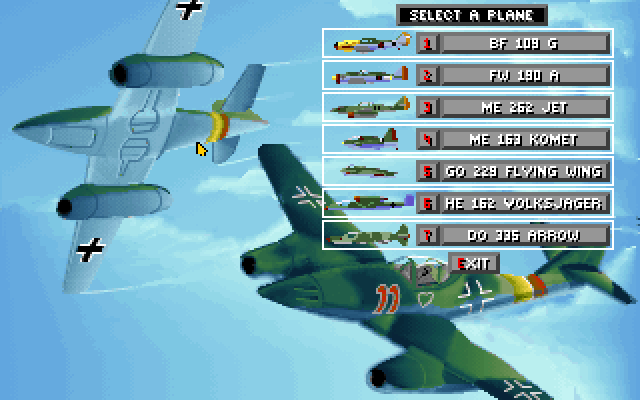Select the ME 163 Komet
Image resolution: width=640 pixels, height=400 pixels.
pos(524,139)
